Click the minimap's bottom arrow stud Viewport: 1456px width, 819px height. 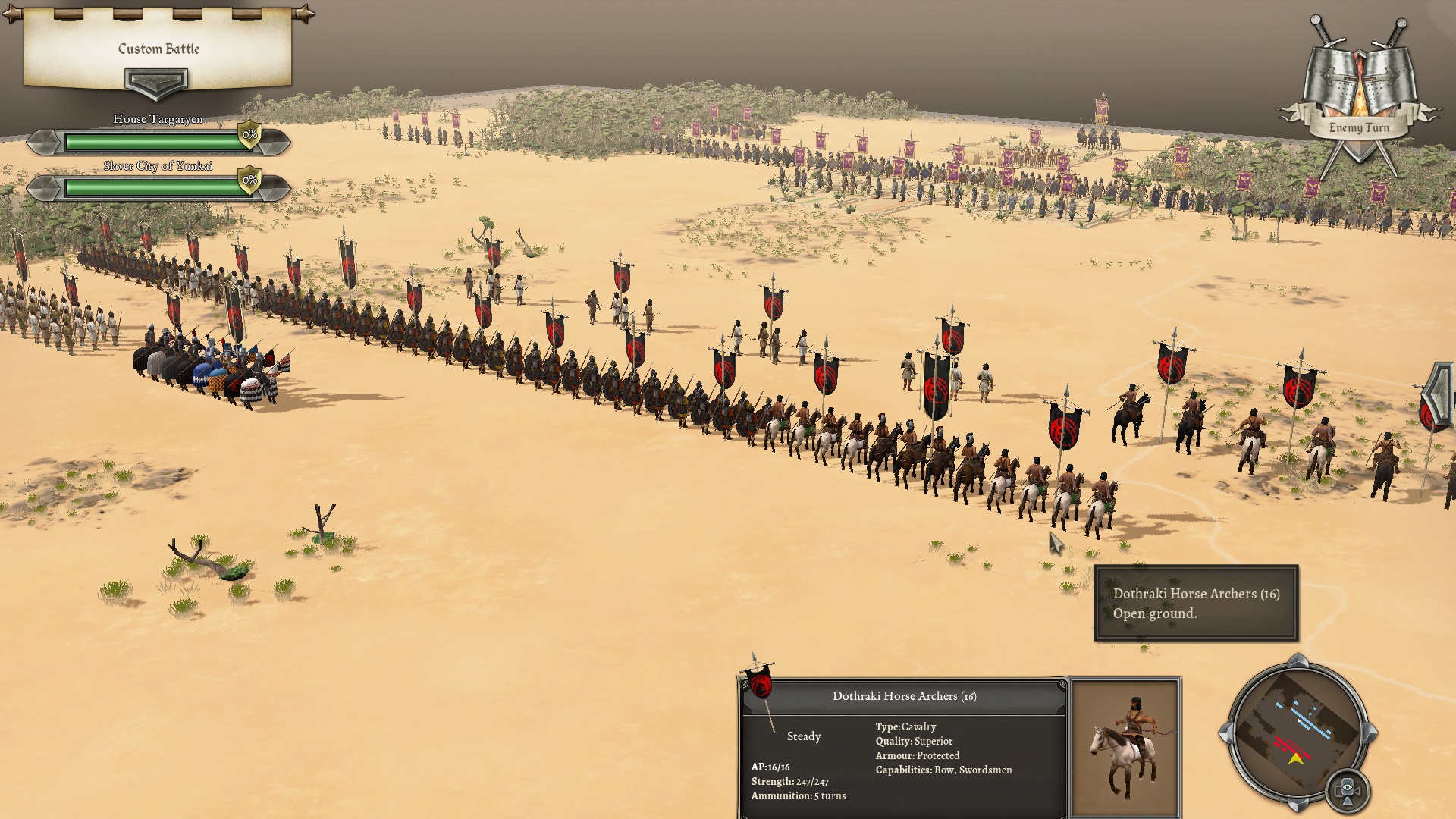tap(1298, 805)
